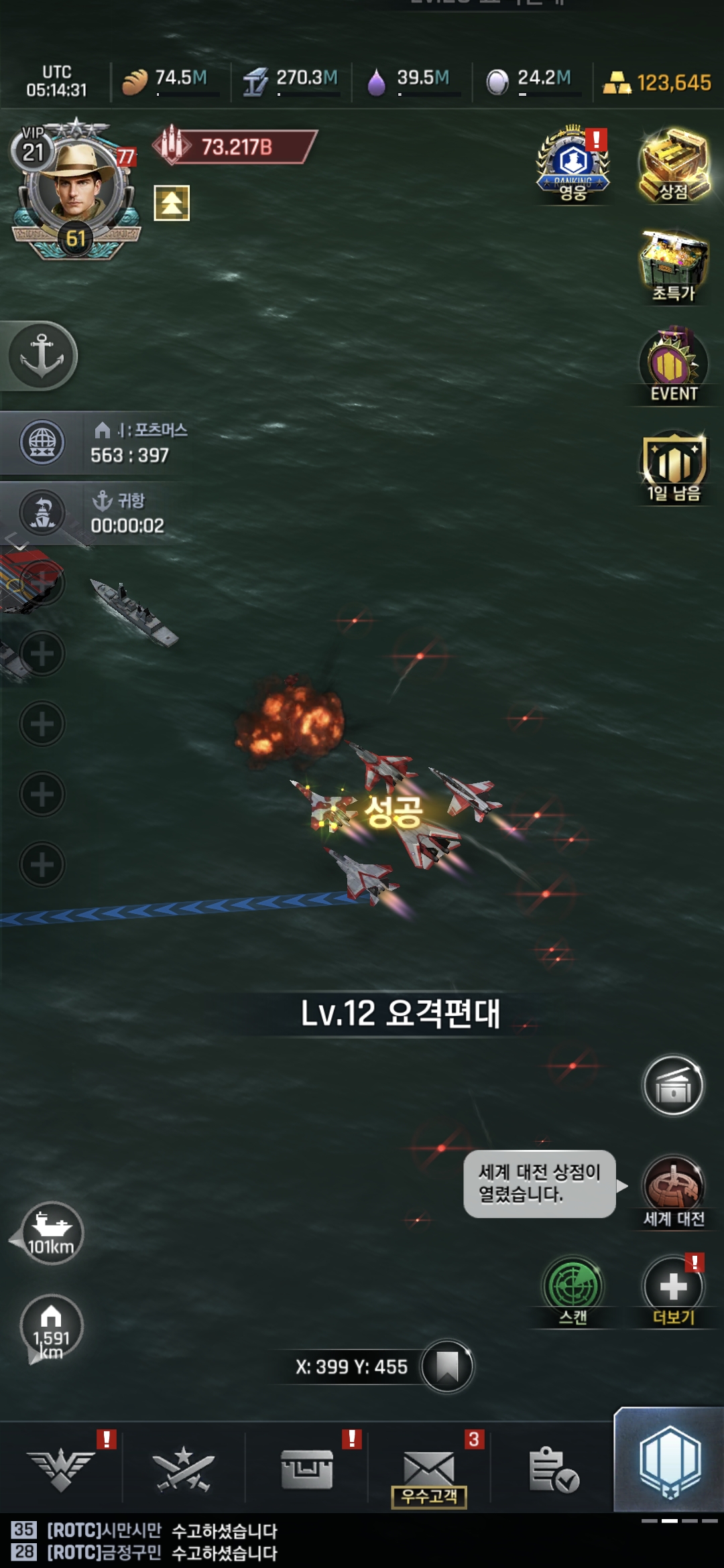This screenshot has height=1568, width=724.
Task: Open the 우수고객 mail envelope
Action: coord(429,1470)
